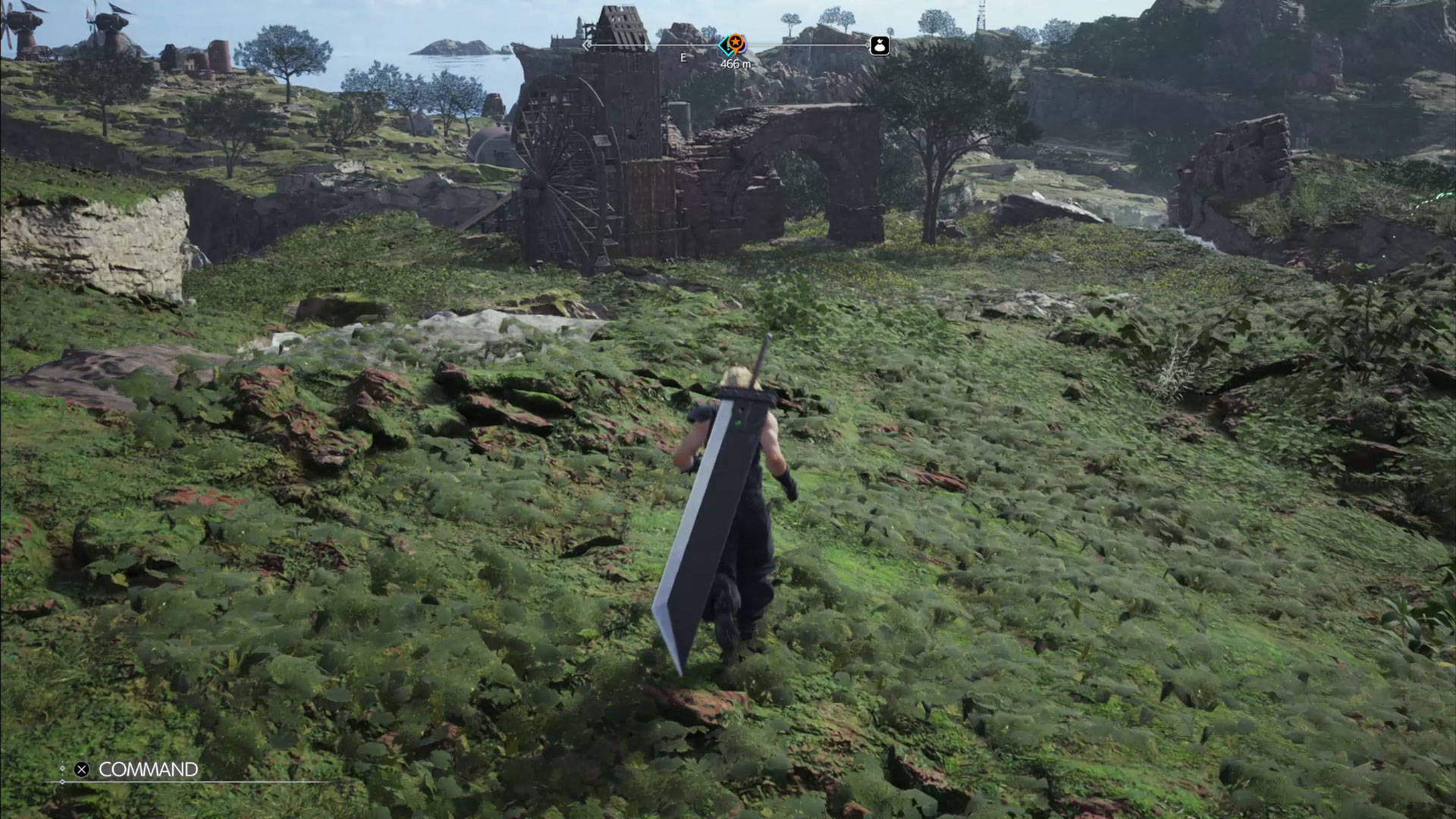Select the item bag icon on the compass
This screenshot has width=1456, height=819.
point(880,45)
